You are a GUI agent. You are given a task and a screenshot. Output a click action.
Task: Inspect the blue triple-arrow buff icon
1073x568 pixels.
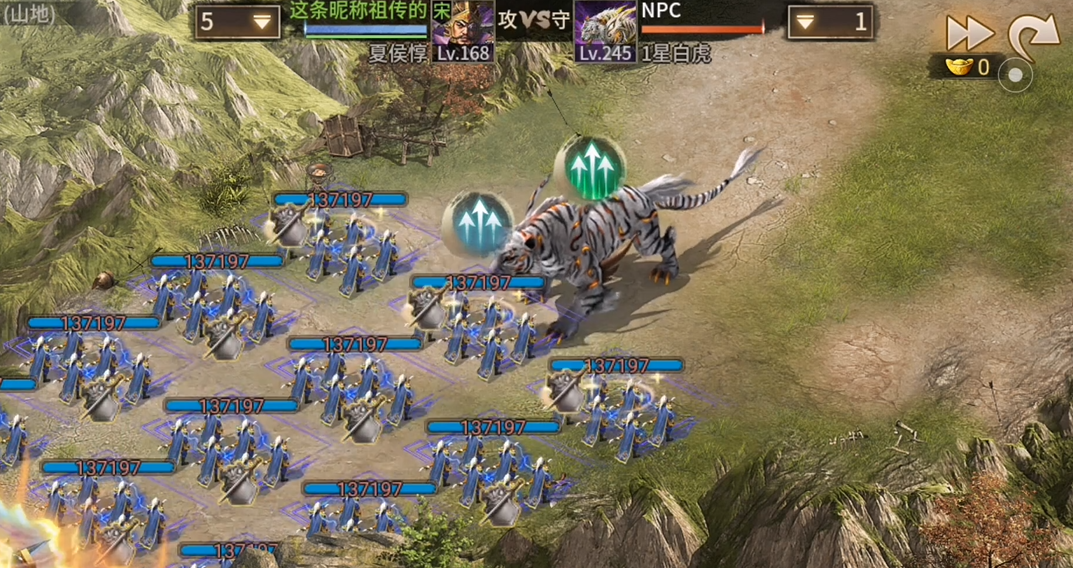[x=477, y=220]
